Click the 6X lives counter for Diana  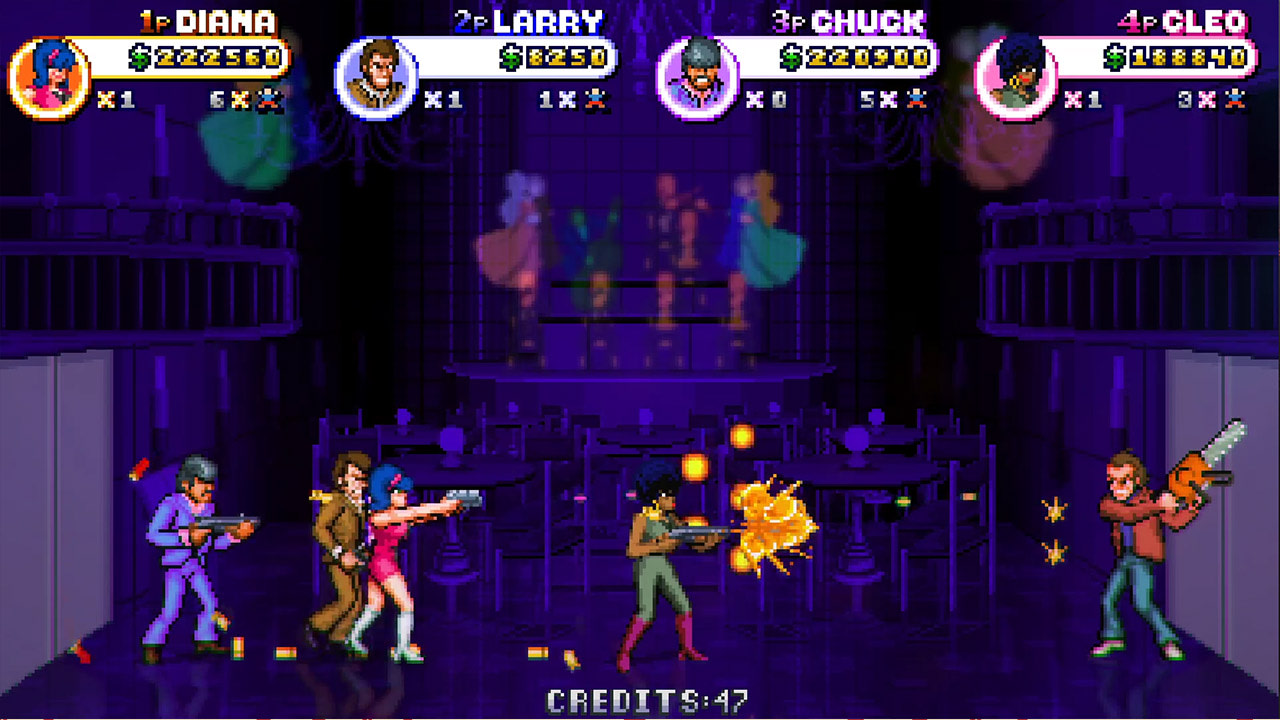[x=228, y=100]
